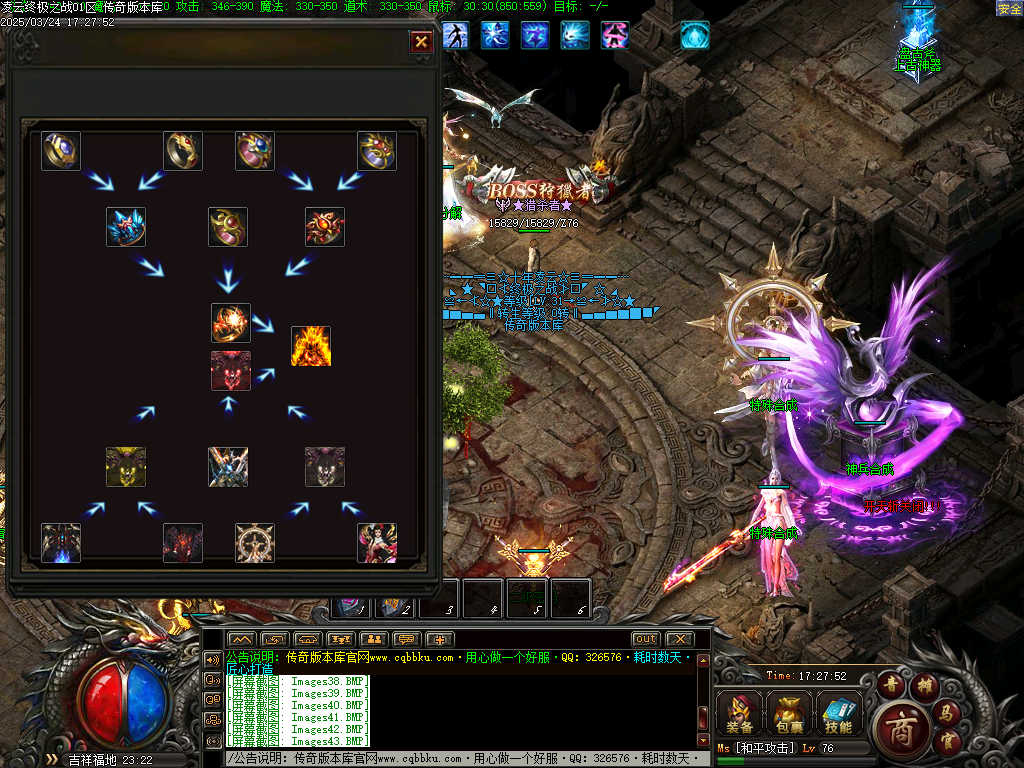Image resolution: width=1024 pixels, height=768 pixels.
Task: Close the chat window with X
Action: 679,639
